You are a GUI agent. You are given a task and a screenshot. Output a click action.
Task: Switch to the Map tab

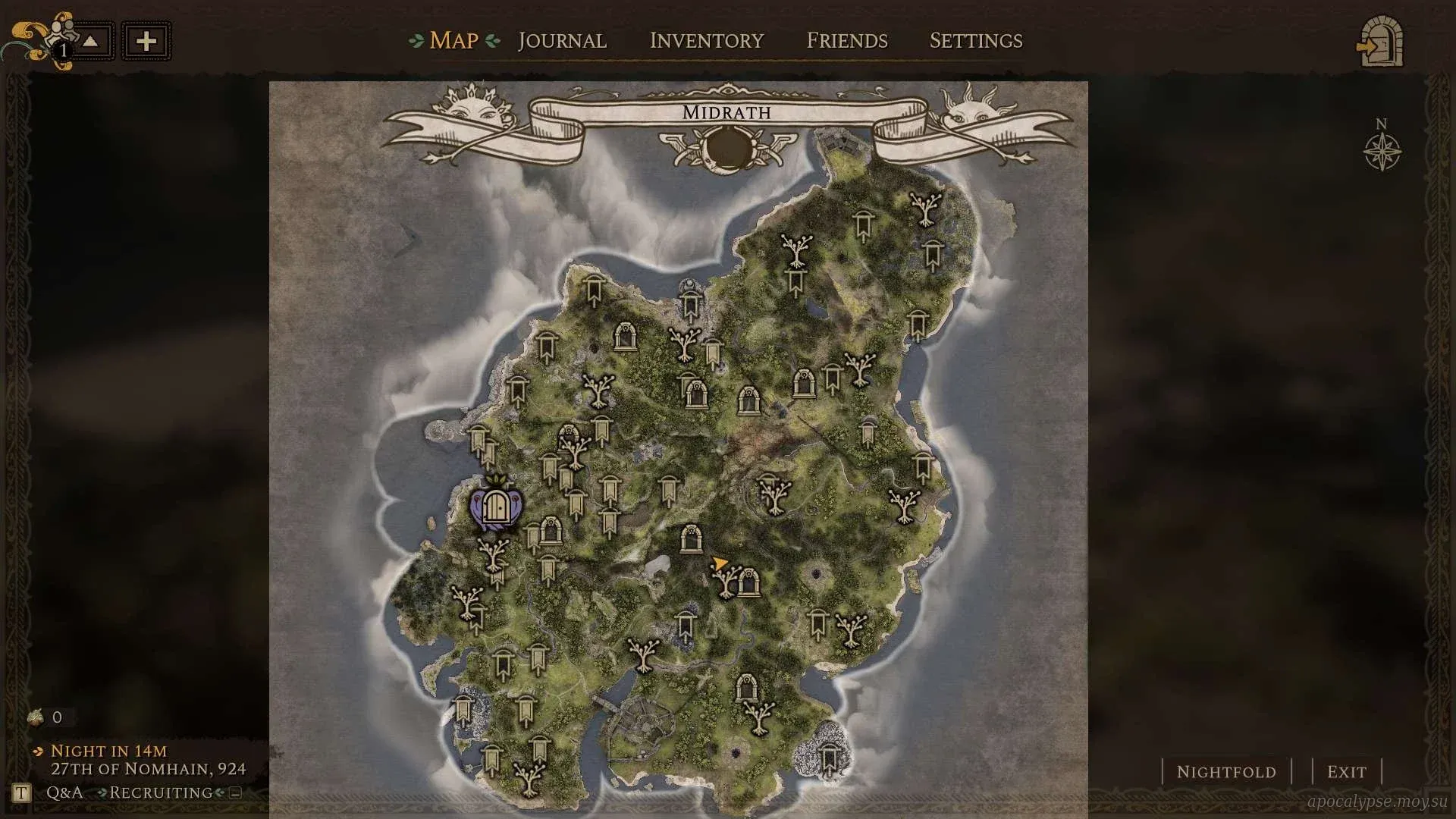pos(453,40)
